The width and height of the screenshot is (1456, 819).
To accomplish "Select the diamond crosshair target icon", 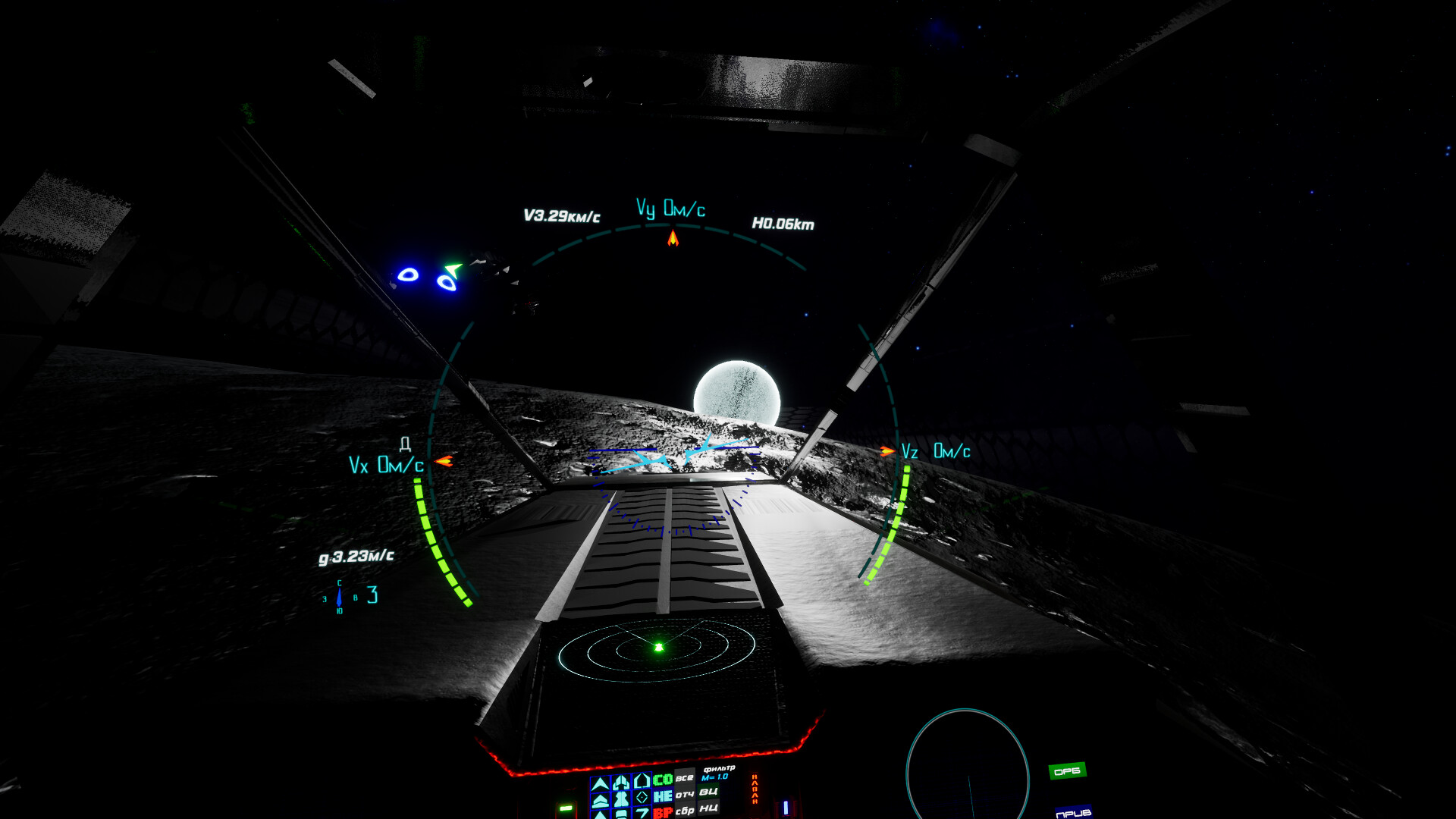I will [x=642, y=797].
